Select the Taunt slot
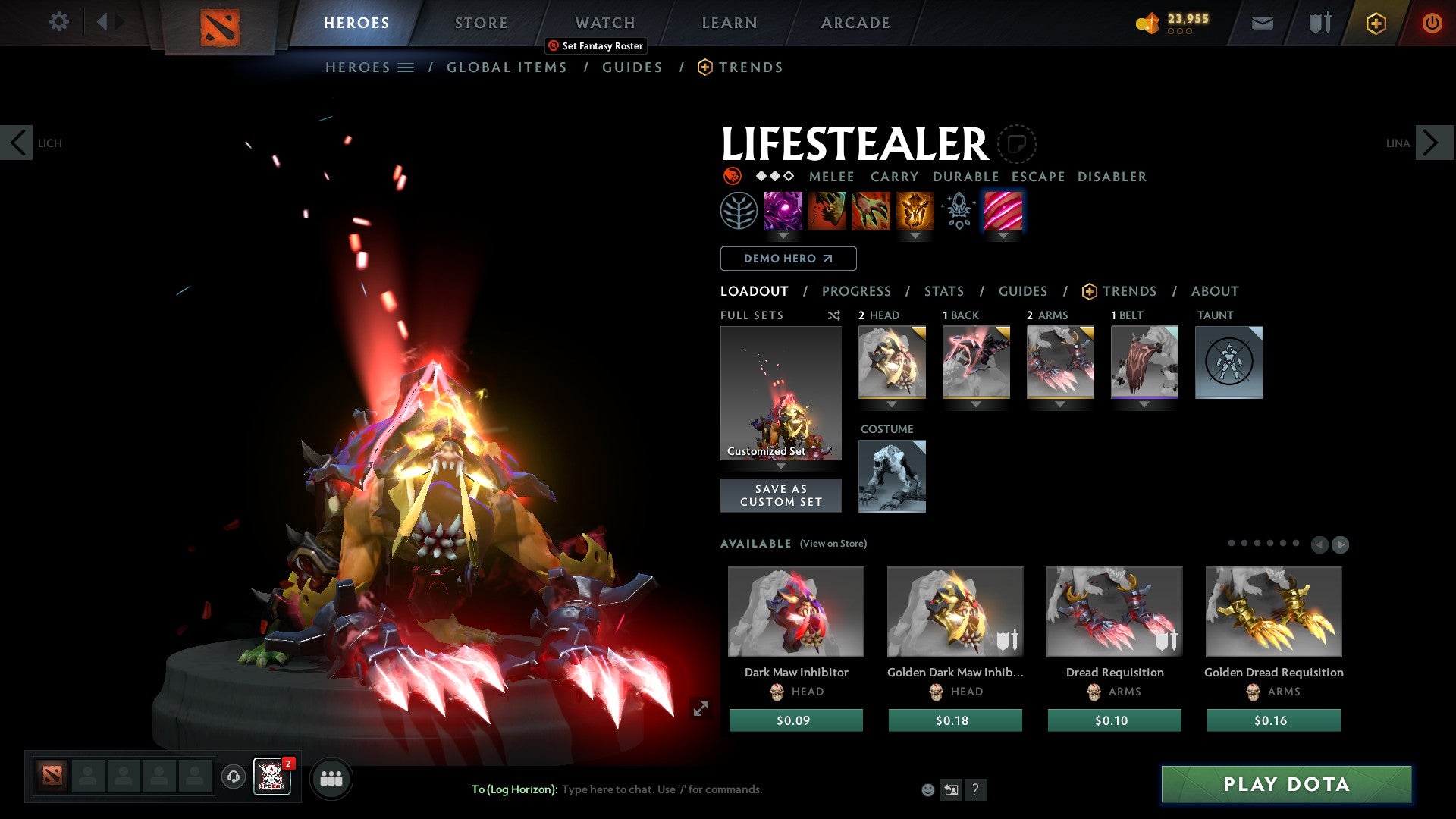1456x819 pixels. 1228,362
